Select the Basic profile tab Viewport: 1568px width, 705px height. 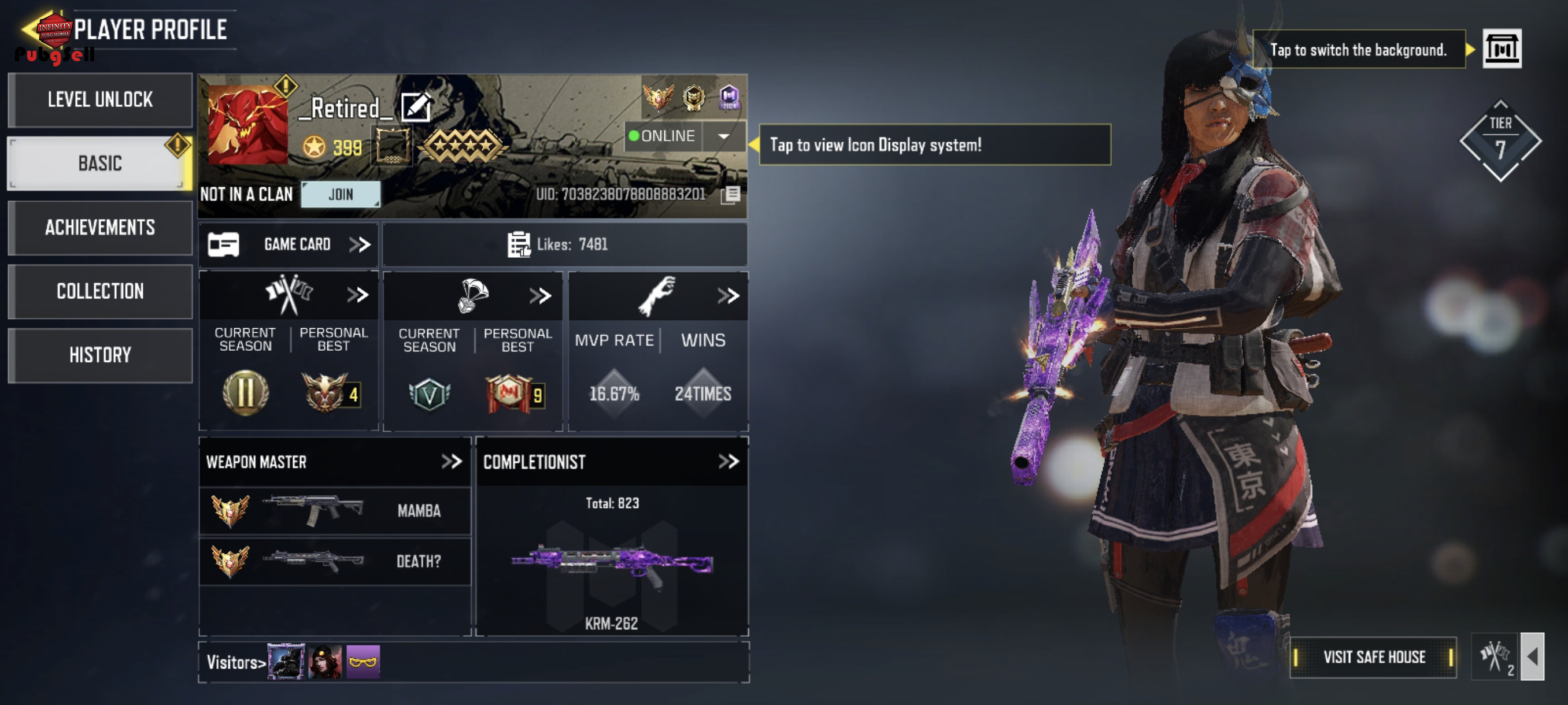pos(100,164)
